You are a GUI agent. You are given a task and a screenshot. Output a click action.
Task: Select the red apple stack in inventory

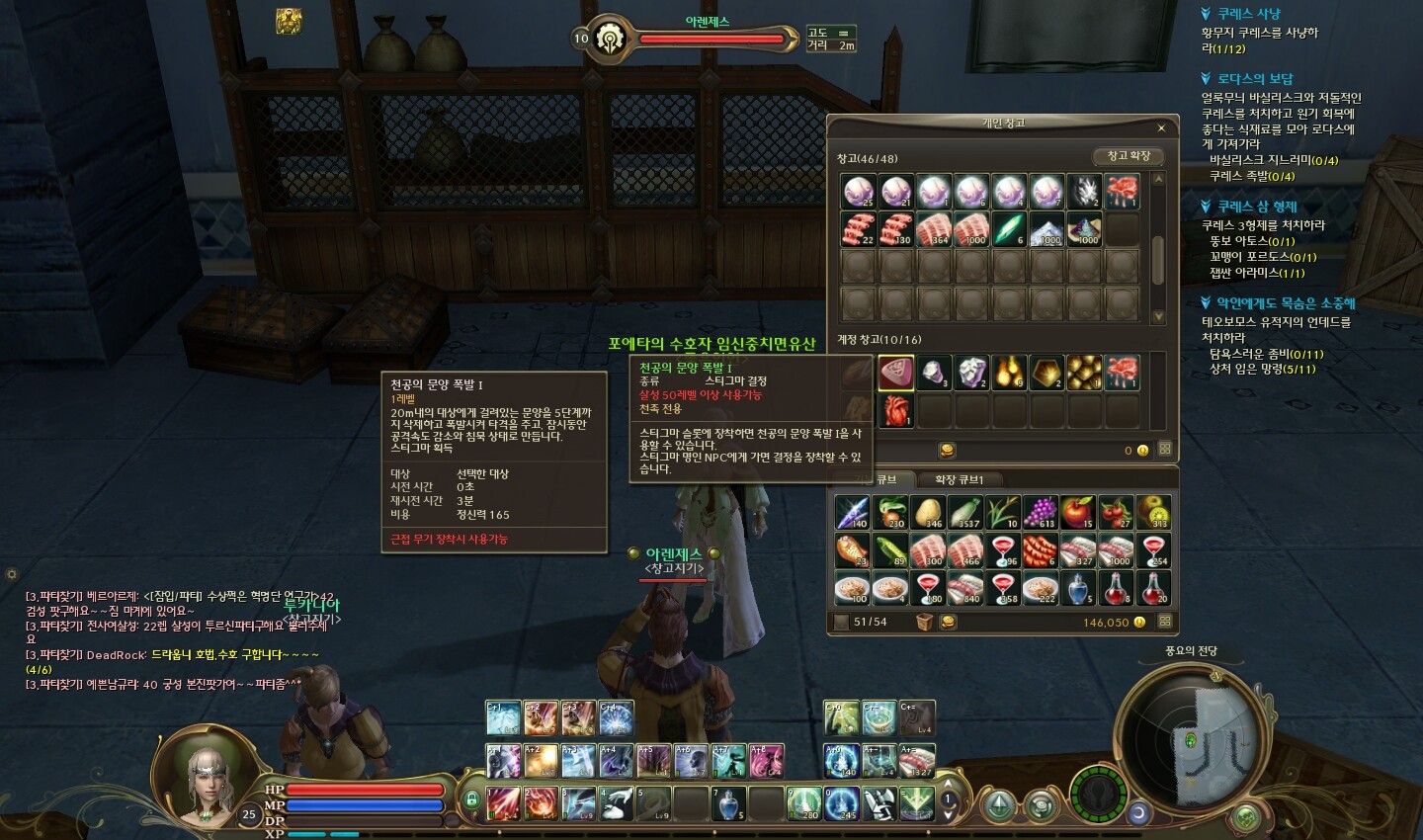coord(1078,513)
